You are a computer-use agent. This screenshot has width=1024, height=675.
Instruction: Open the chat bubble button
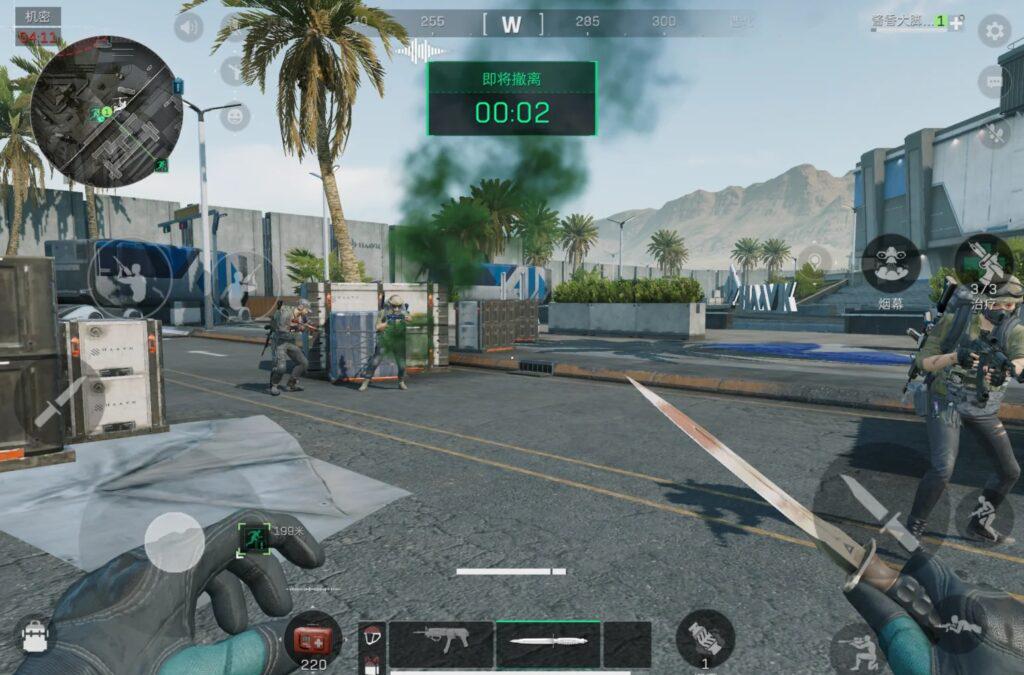[993, 82]
